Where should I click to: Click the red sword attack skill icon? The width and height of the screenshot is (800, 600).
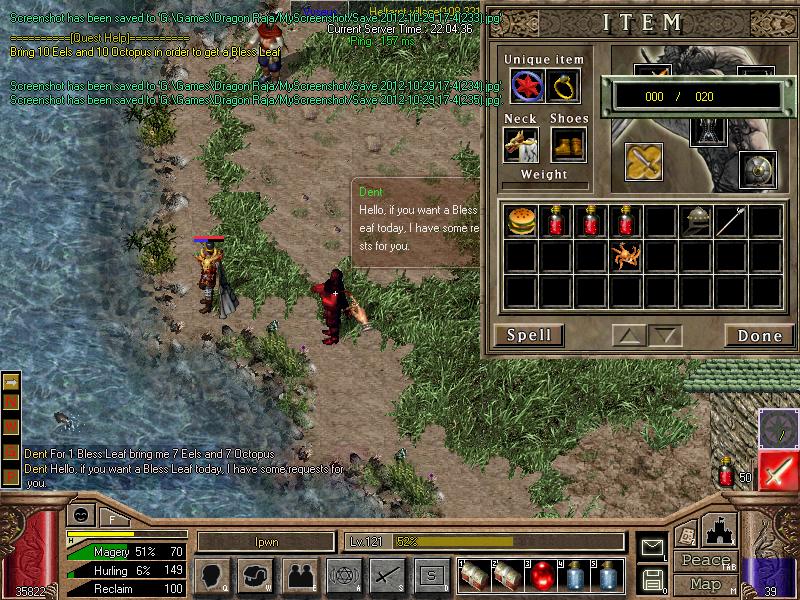777,470
